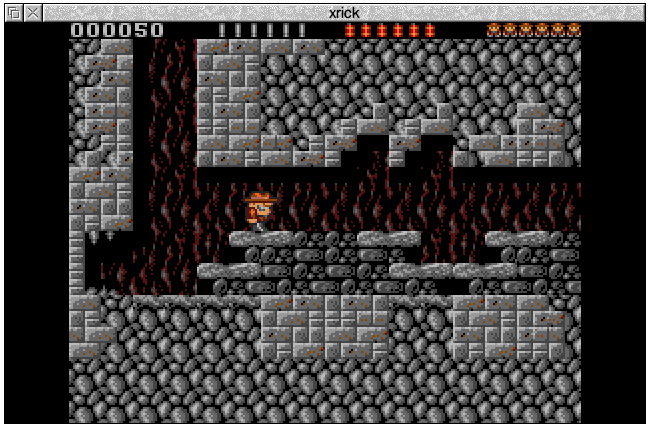Close the xrick window
The height and width of the screenshot is (427, 649).
pos(32,13)
